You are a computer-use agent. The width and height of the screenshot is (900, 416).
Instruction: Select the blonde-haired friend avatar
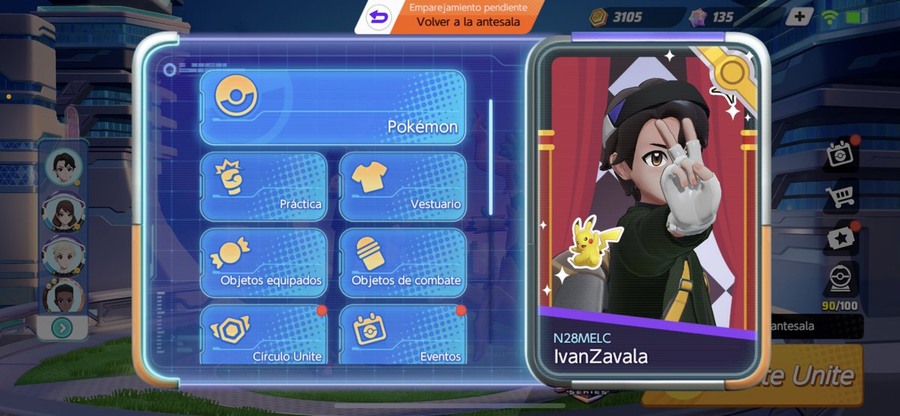62,255
